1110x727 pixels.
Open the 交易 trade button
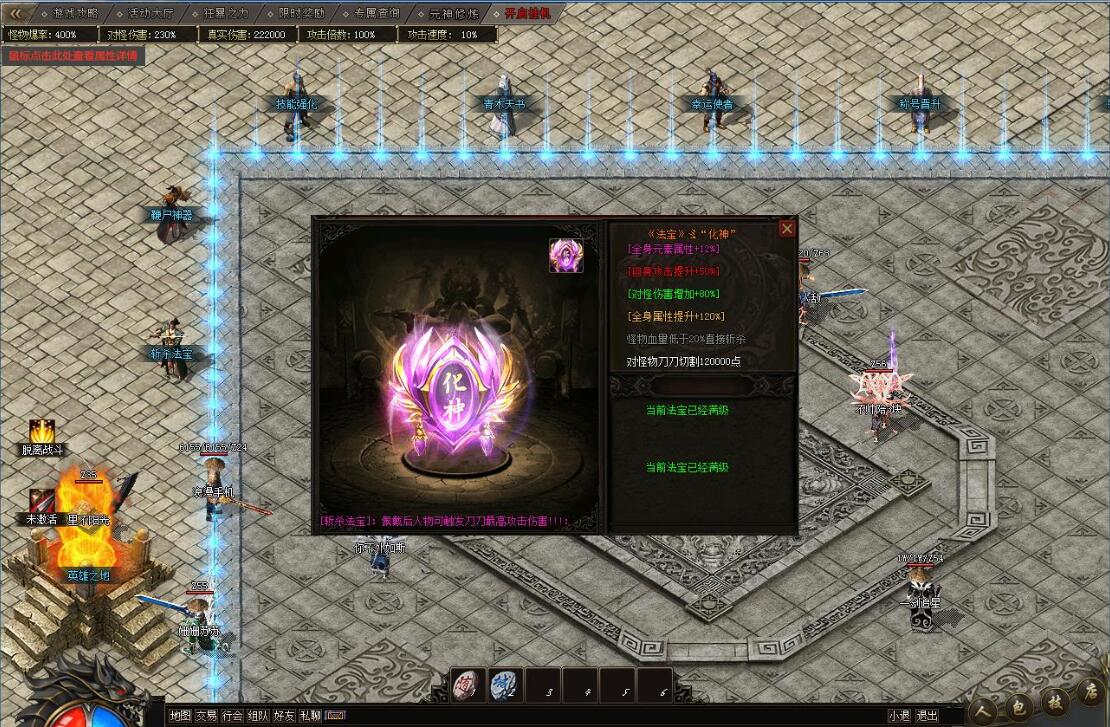point(206,716)
